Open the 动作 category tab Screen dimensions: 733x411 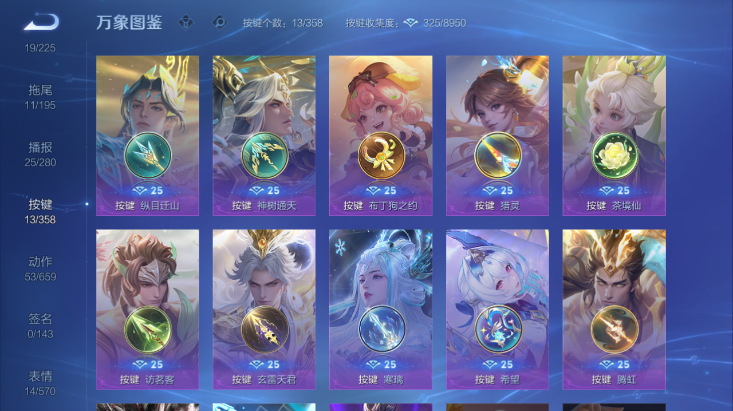coord(40,268)
